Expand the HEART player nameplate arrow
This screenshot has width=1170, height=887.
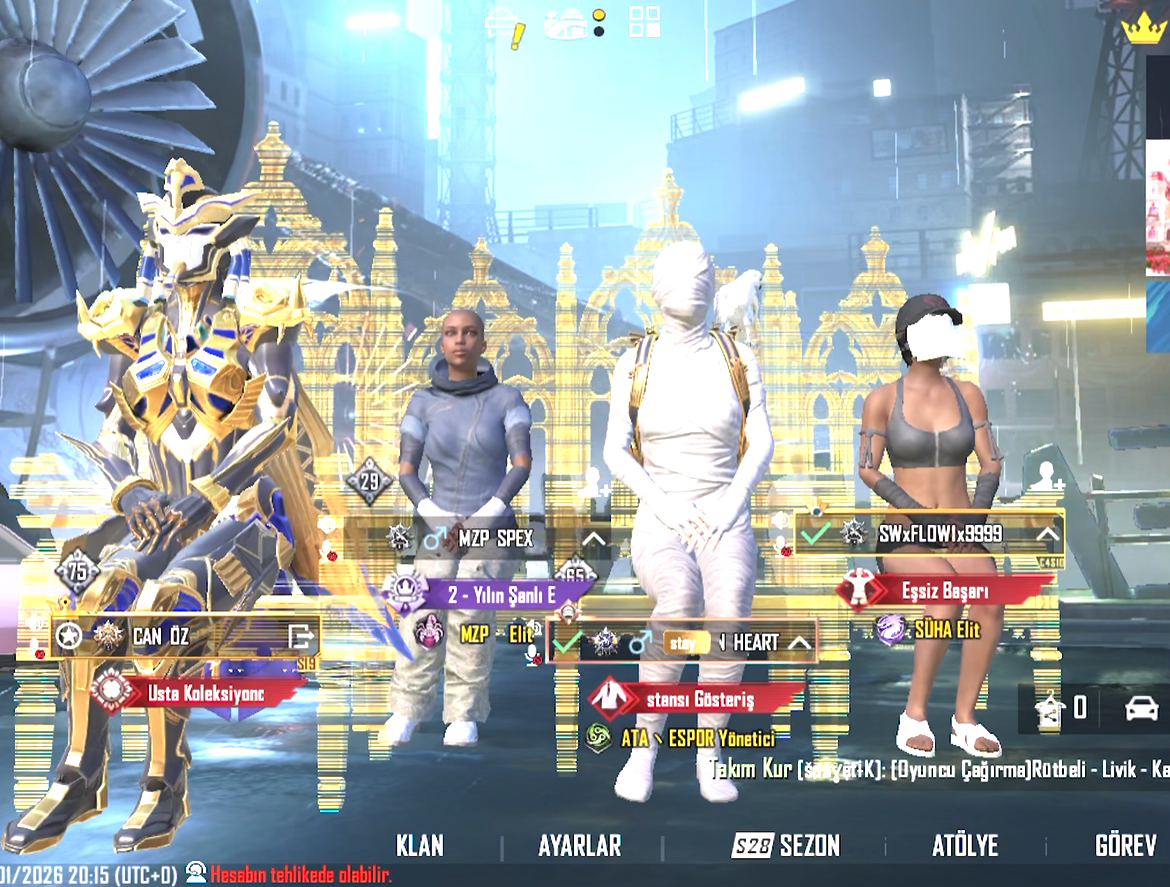798,643
